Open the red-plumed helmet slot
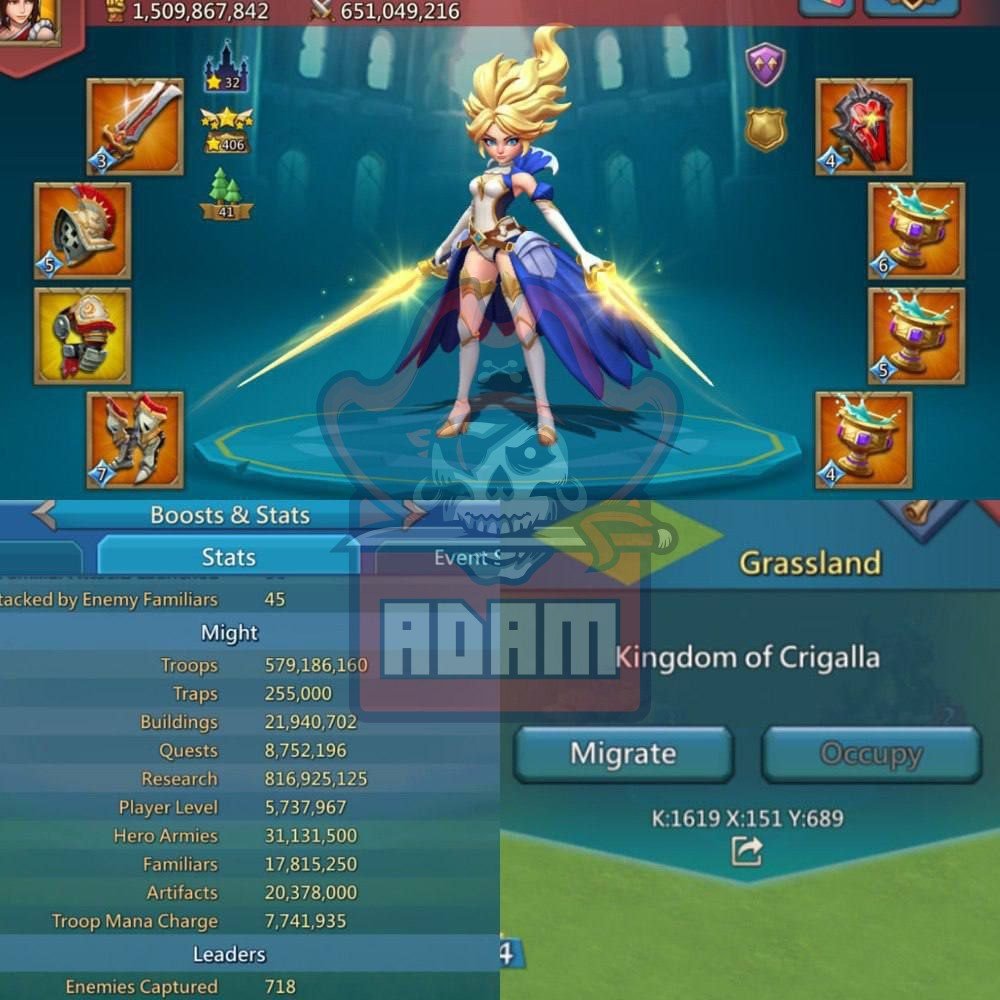1000x1000 pixels. [x=83, y=231]
